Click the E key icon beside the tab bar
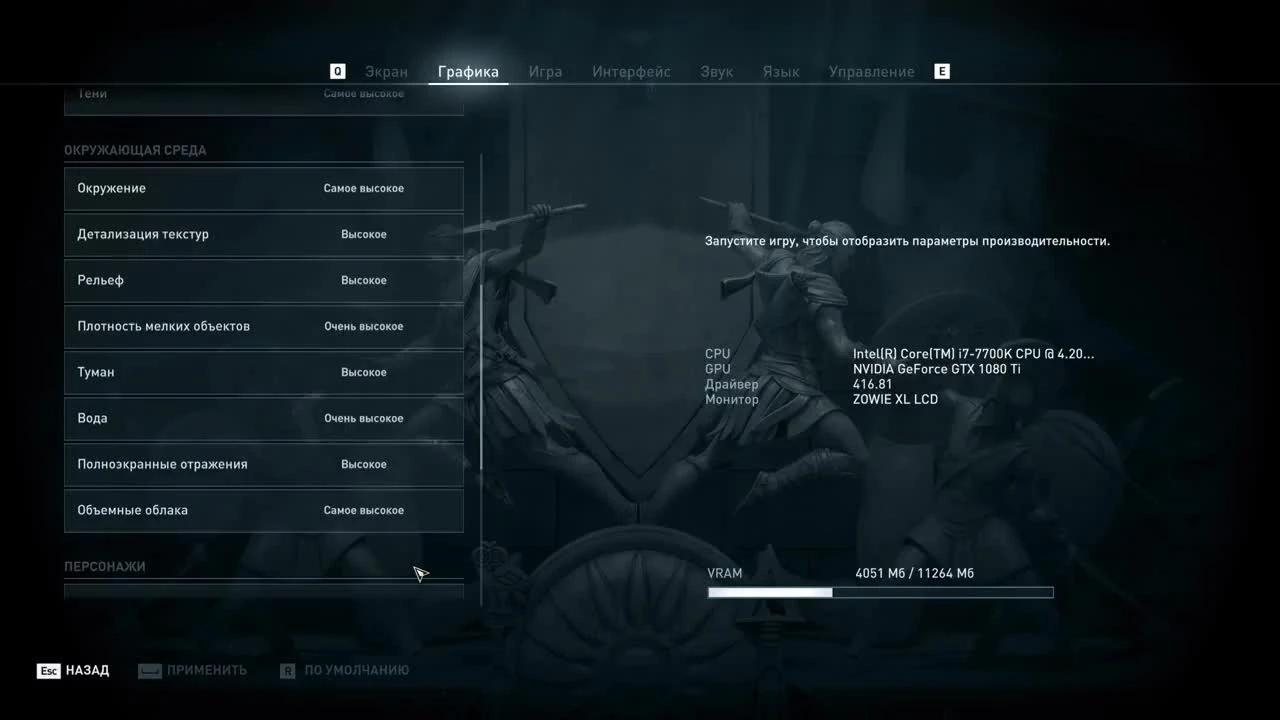 (x=941, y=71)
